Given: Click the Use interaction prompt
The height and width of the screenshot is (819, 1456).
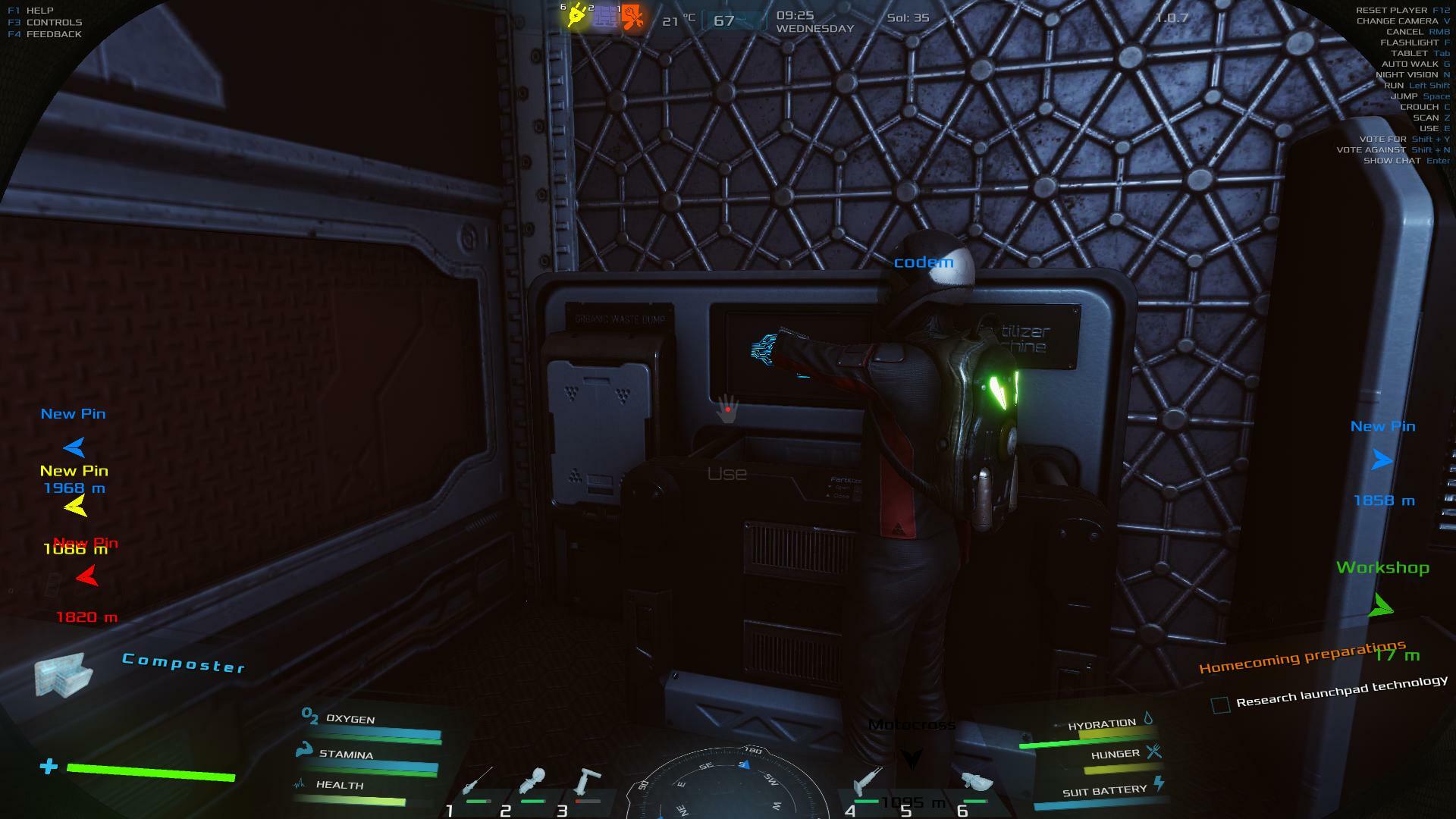Looking at the screenshot, I should point(726,474).
